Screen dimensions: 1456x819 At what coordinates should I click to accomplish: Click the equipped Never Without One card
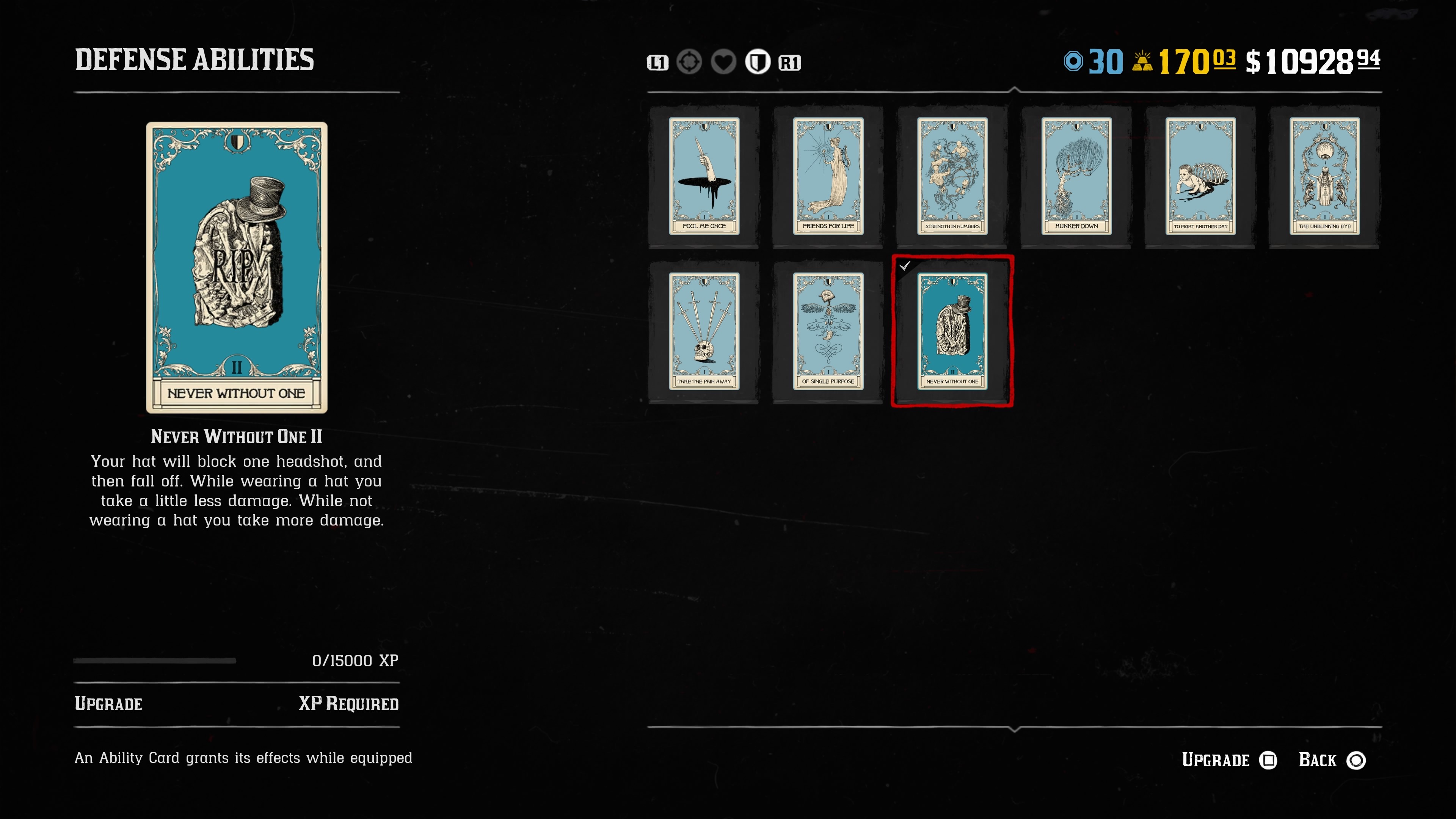(x=952, y=332)
